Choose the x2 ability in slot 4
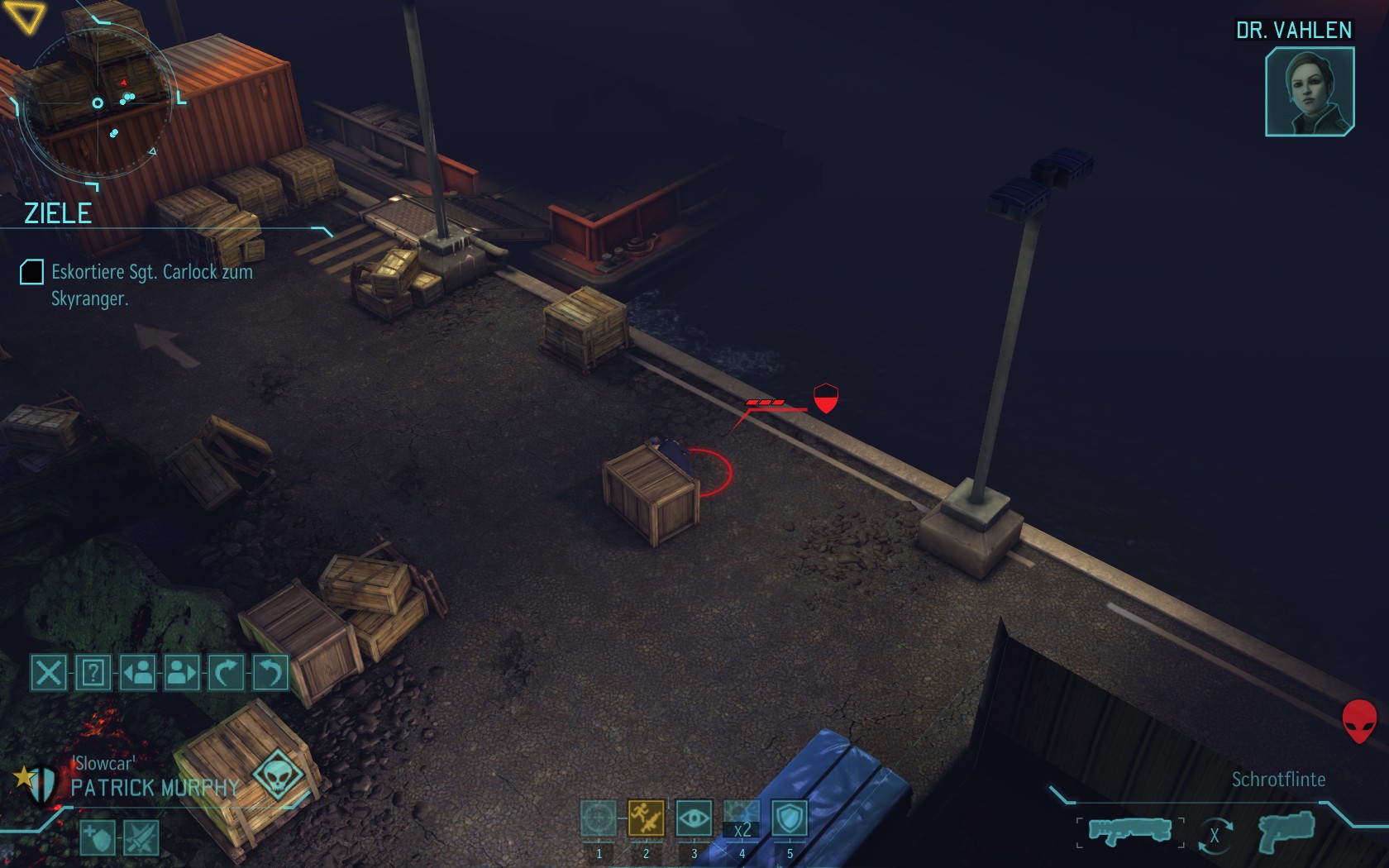 click(x=742, y=820)
